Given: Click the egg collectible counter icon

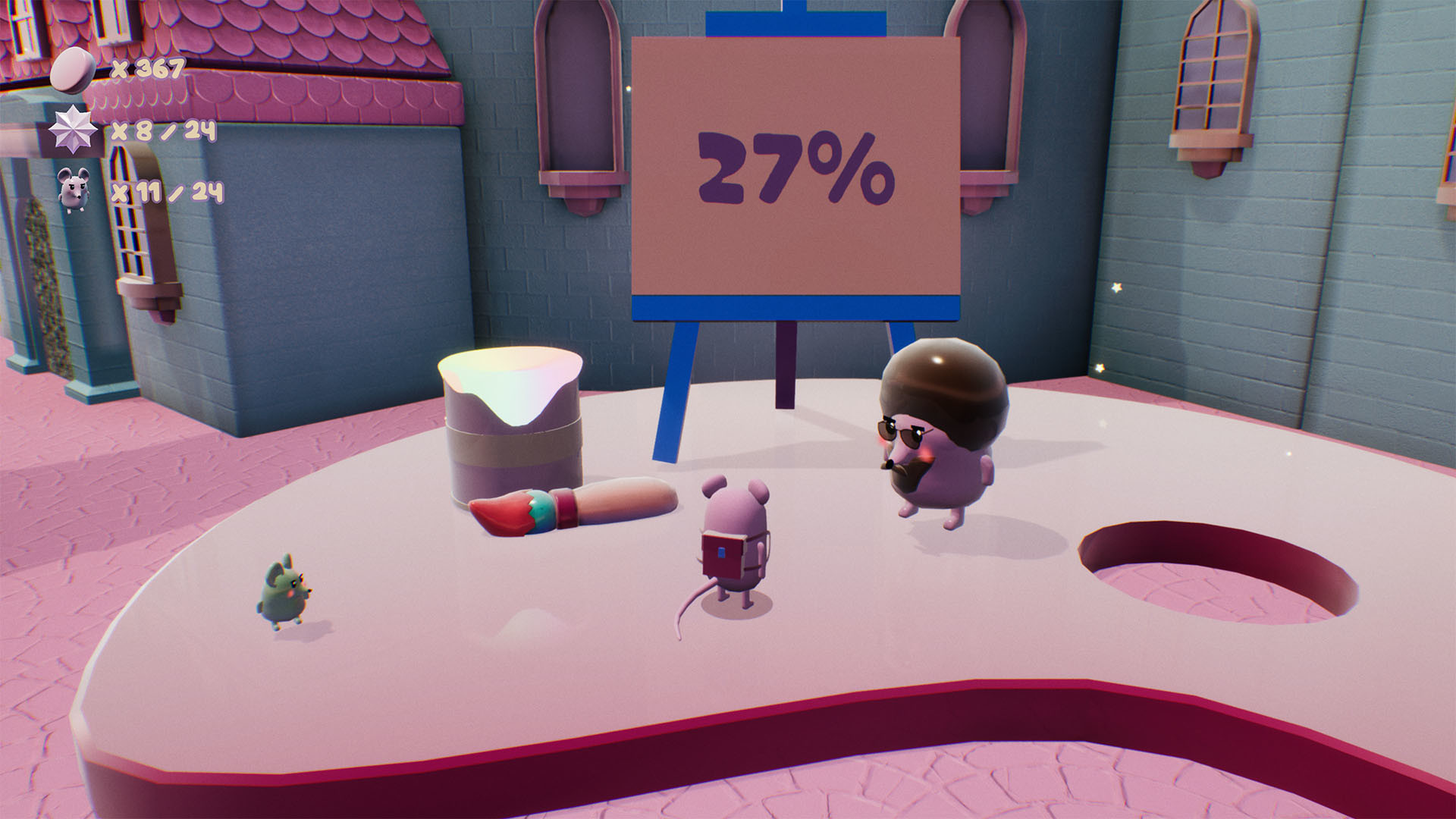Looking at the screenshot, I should click(x=74, y=70).
